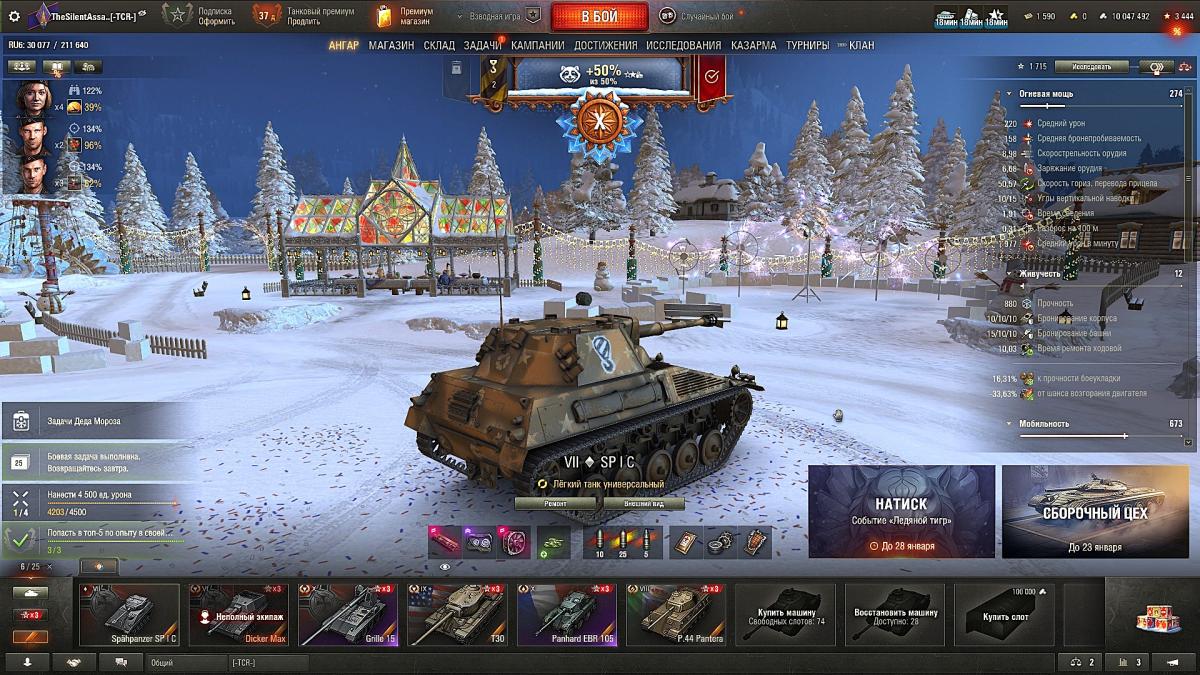Open the КАМПАНИИ section
Screen dimensions: 1200x675
point(537,45)
